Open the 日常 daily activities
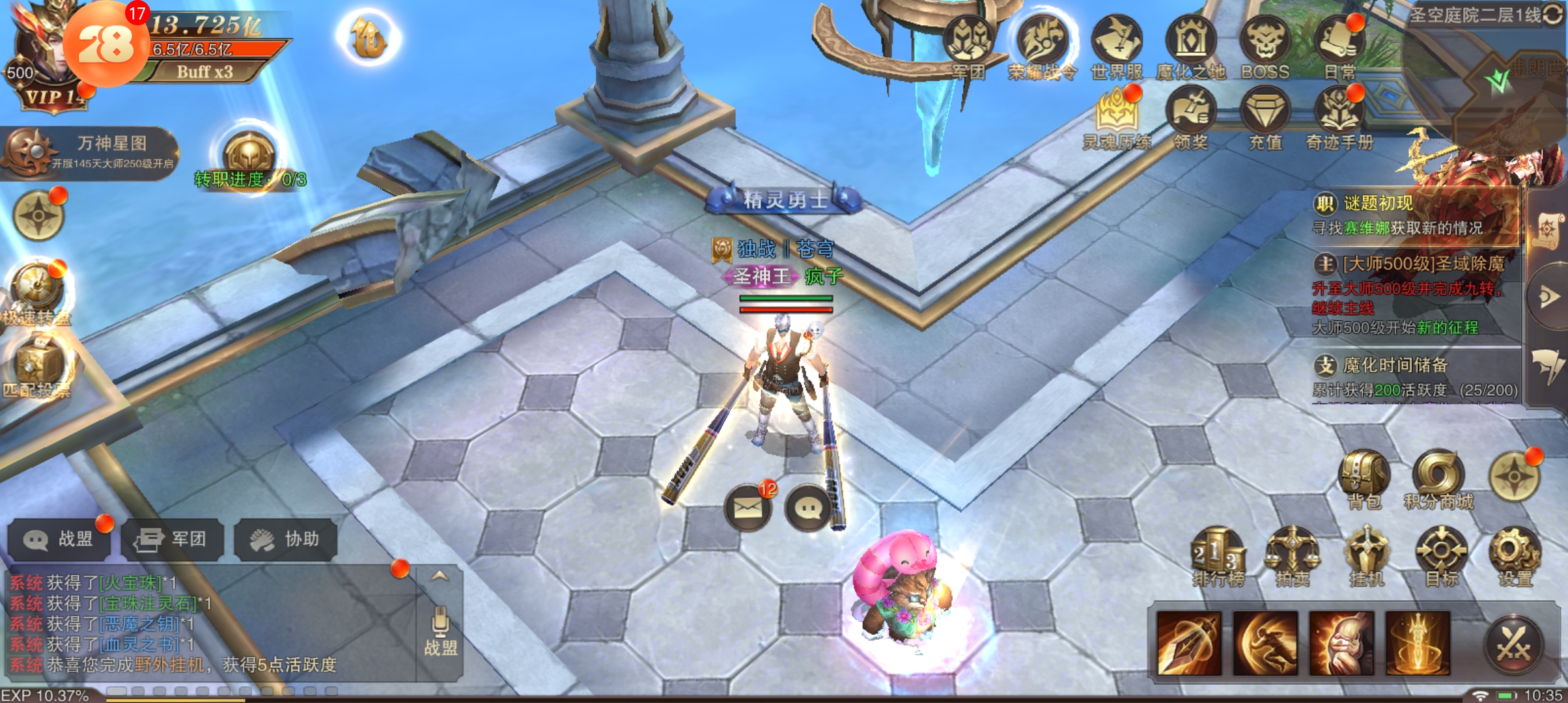The image size is (1568, 703). click(1339, 44)
